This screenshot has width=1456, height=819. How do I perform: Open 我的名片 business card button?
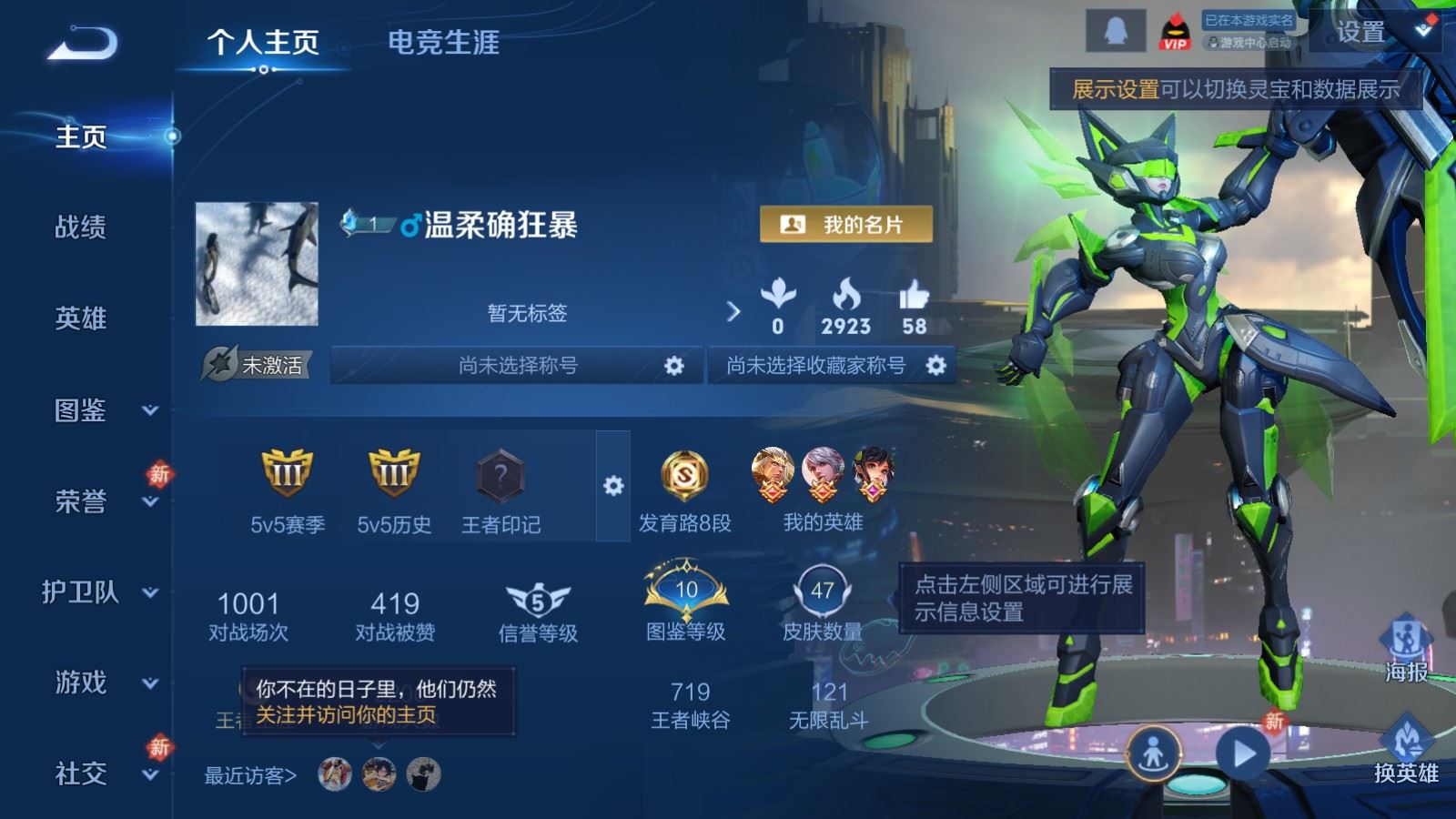846,225
